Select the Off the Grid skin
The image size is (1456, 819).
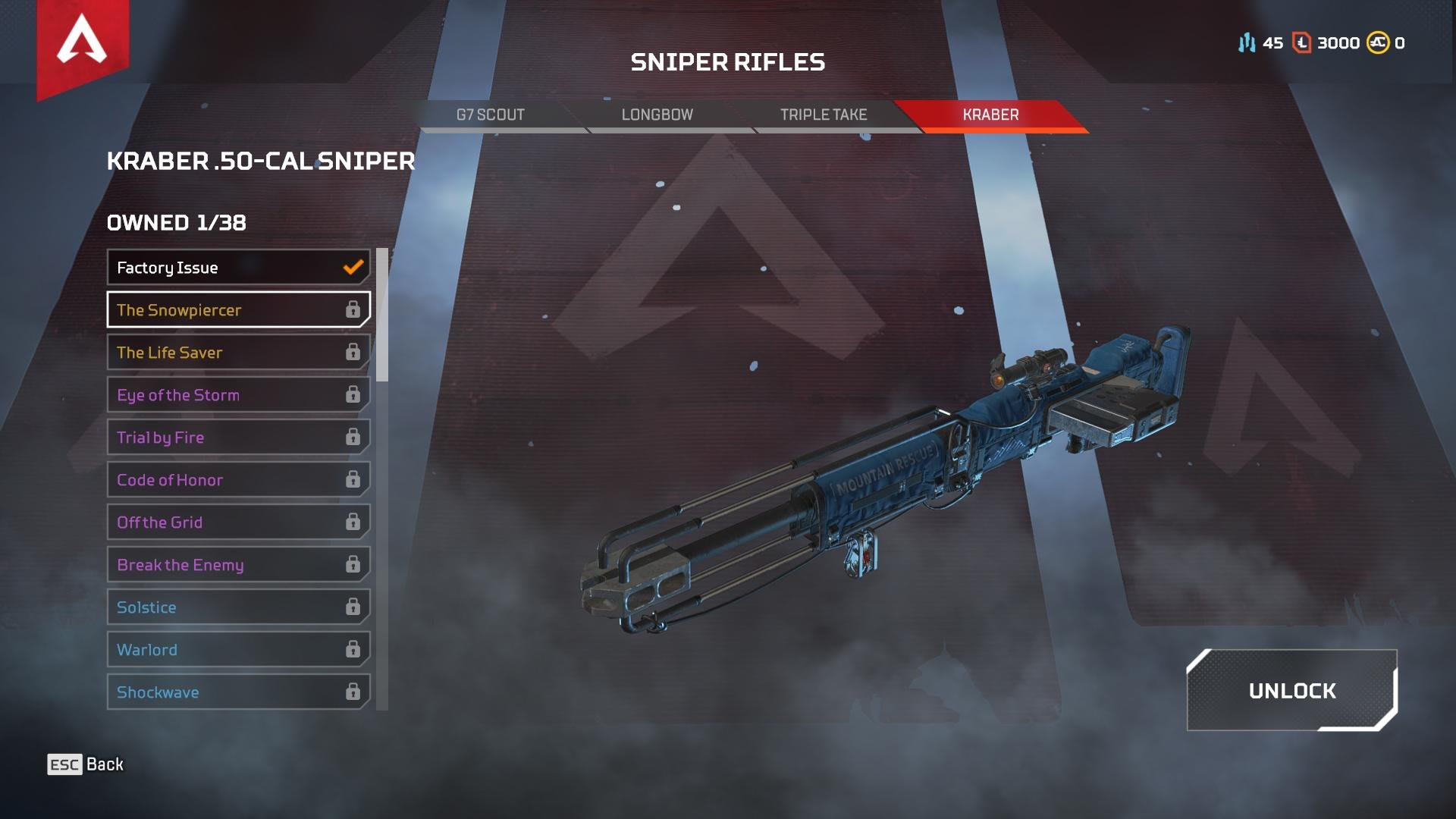[x=238, y=522]
